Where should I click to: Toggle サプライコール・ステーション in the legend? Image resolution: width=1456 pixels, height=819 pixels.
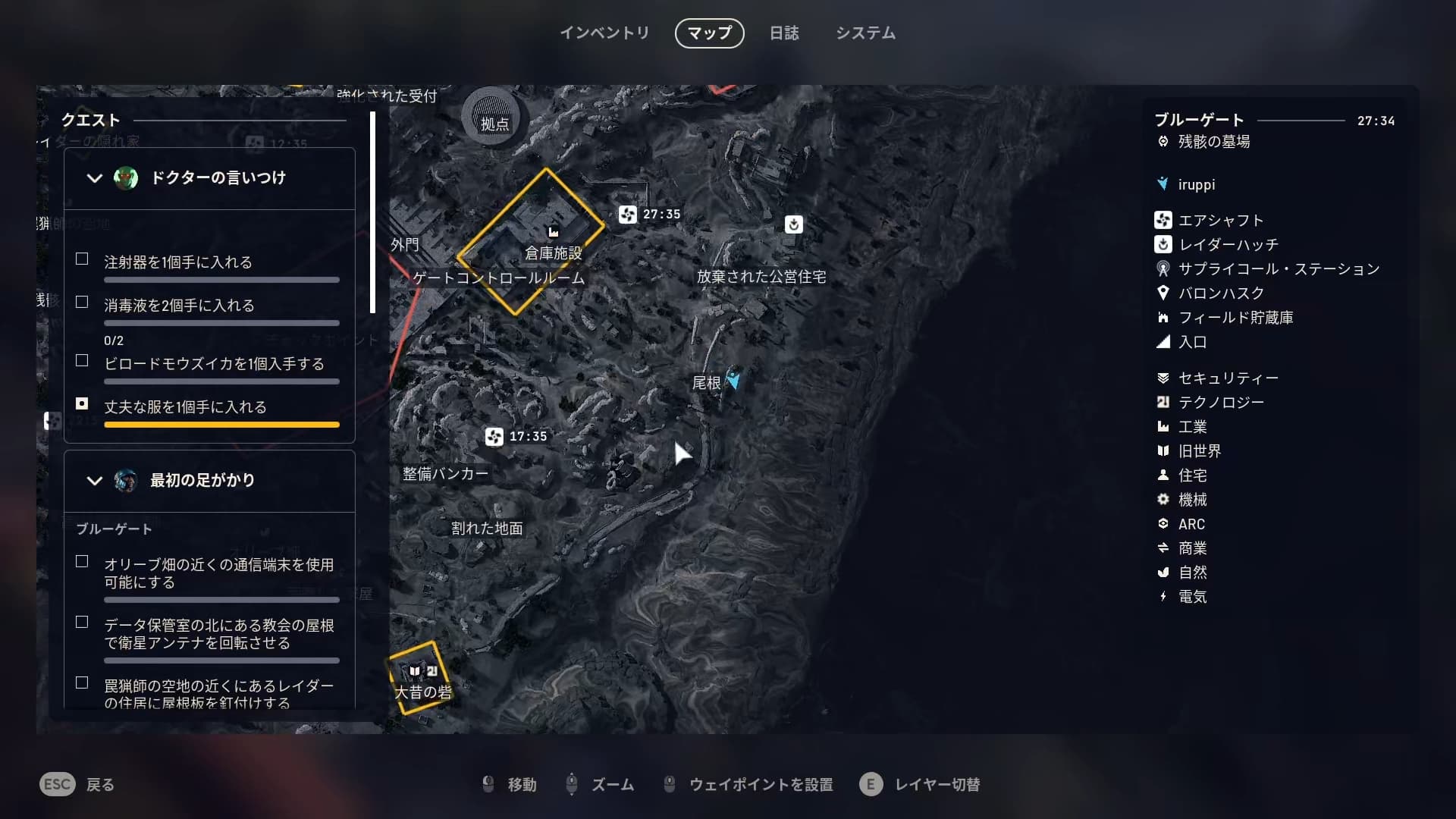pos(1278,269)
